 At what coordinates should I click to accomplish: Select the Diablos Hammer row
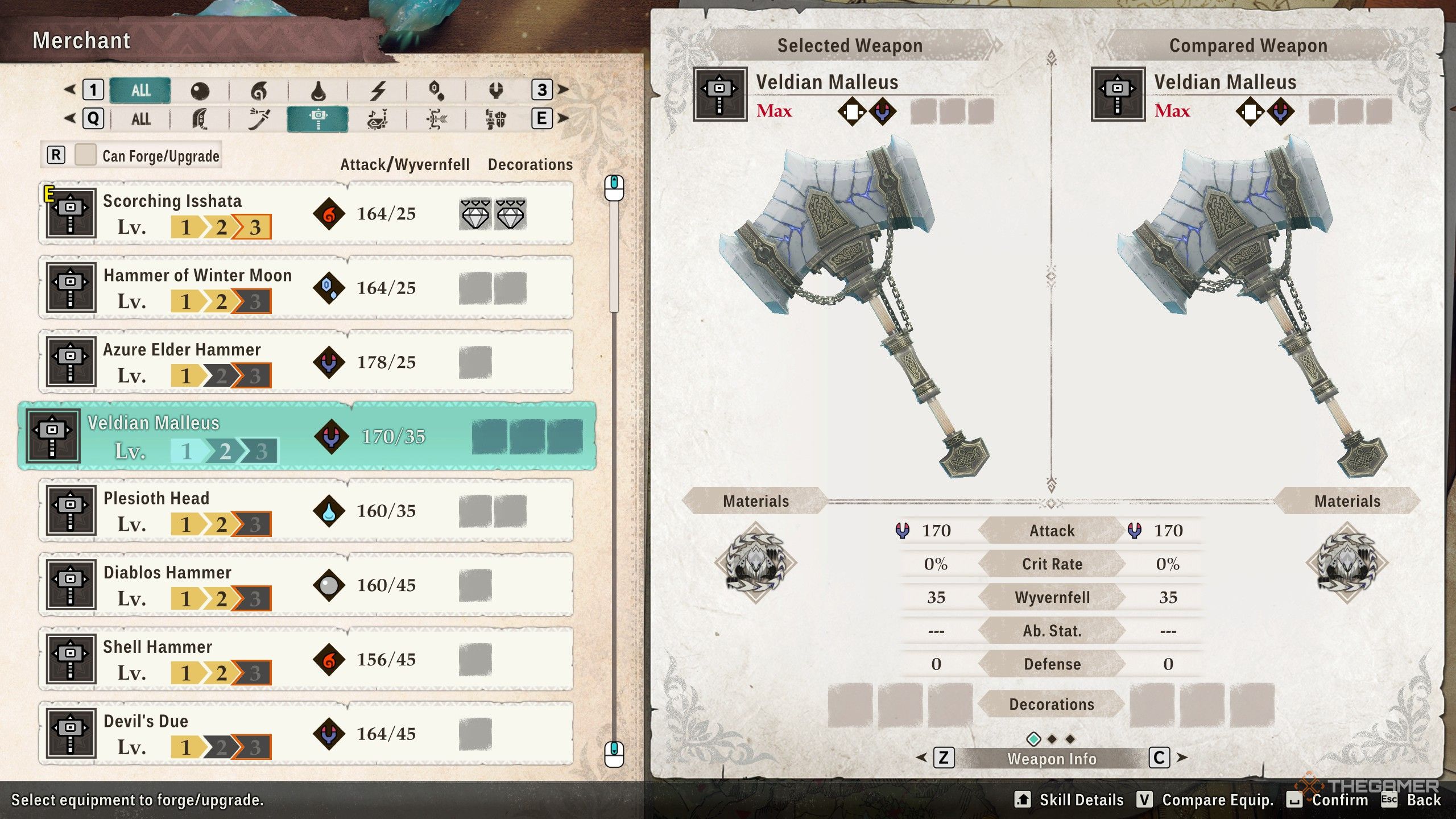point(306,585)
